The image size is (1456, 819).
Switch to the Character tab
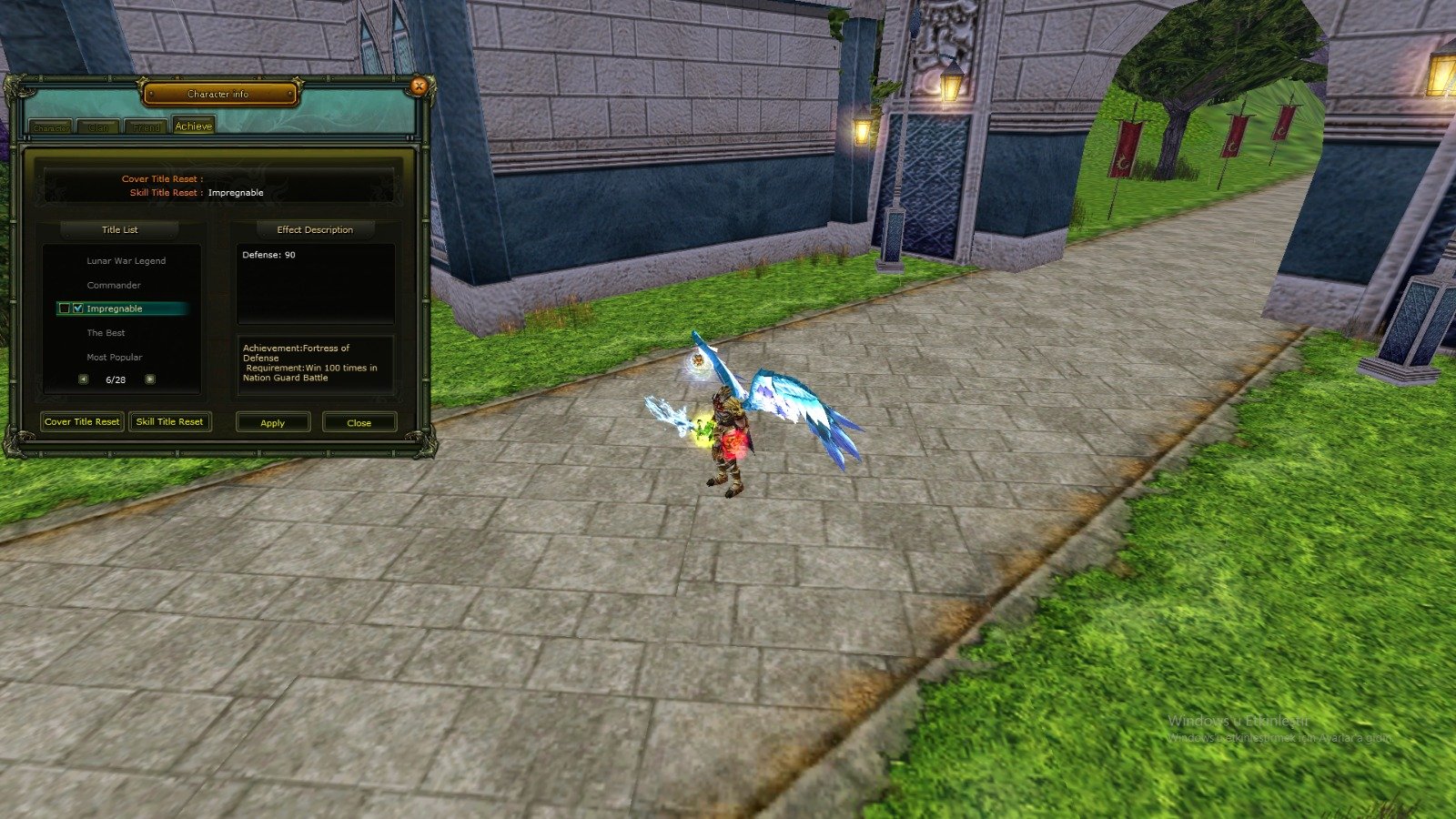click(51, 126)
